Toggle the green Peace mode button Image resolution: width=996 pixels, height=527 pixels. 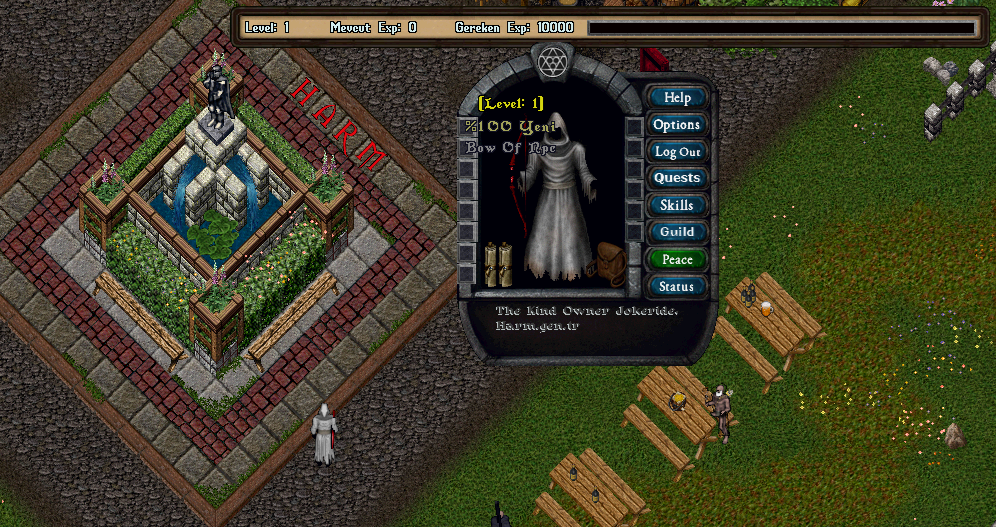(x=677, y=259)
